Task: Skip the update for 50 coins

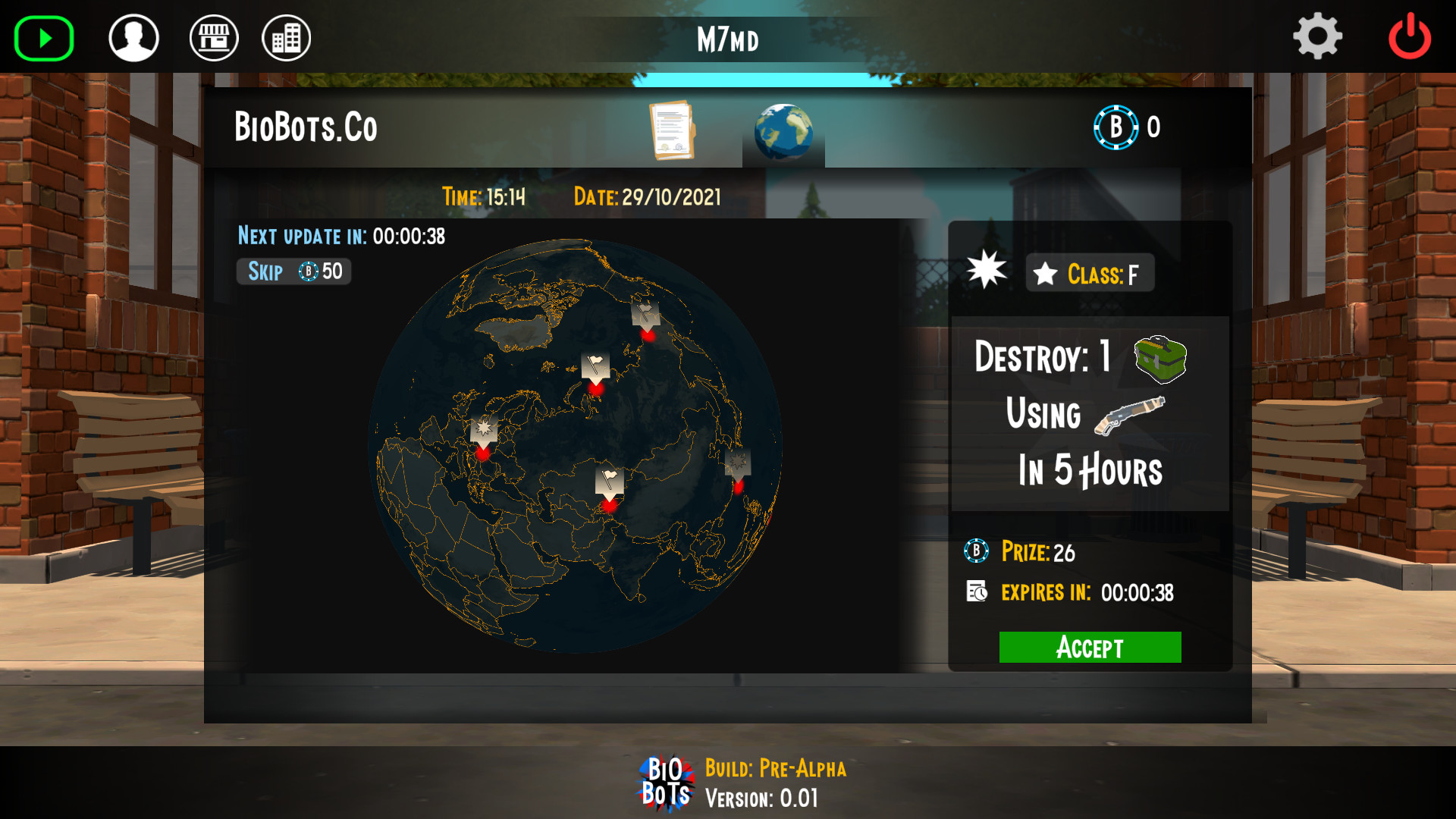Action: point(293,271)
